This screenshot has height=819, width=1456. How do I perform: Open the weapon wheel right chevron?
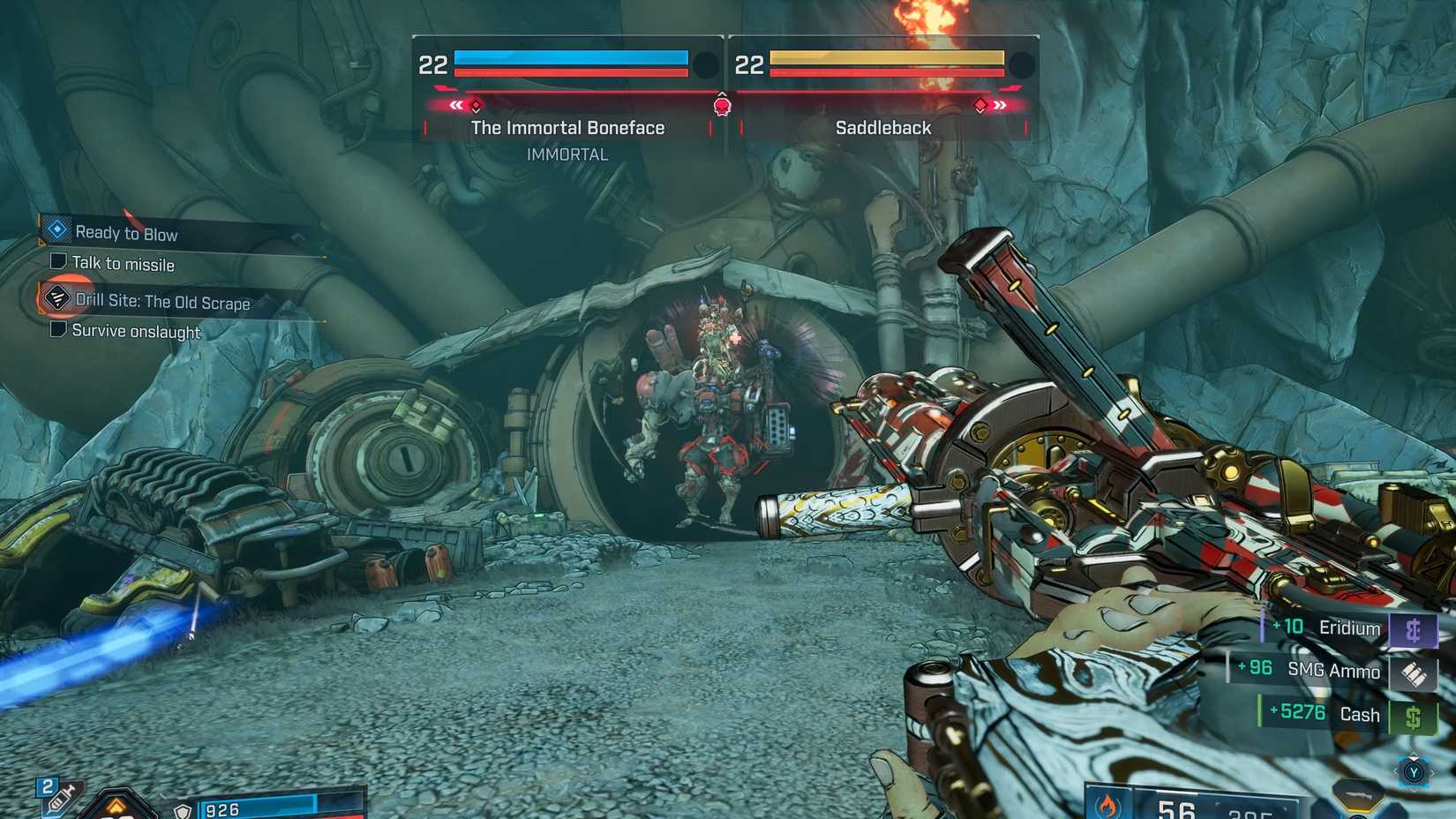[x=1433, y=773]
